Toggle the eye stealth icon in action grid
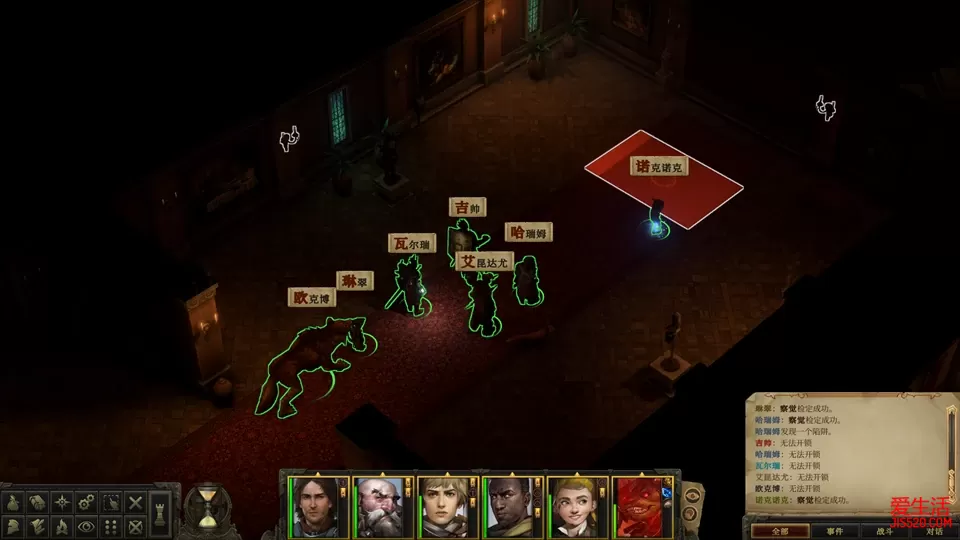Screen dimensions: 960x540 click(x=87, y=526)
